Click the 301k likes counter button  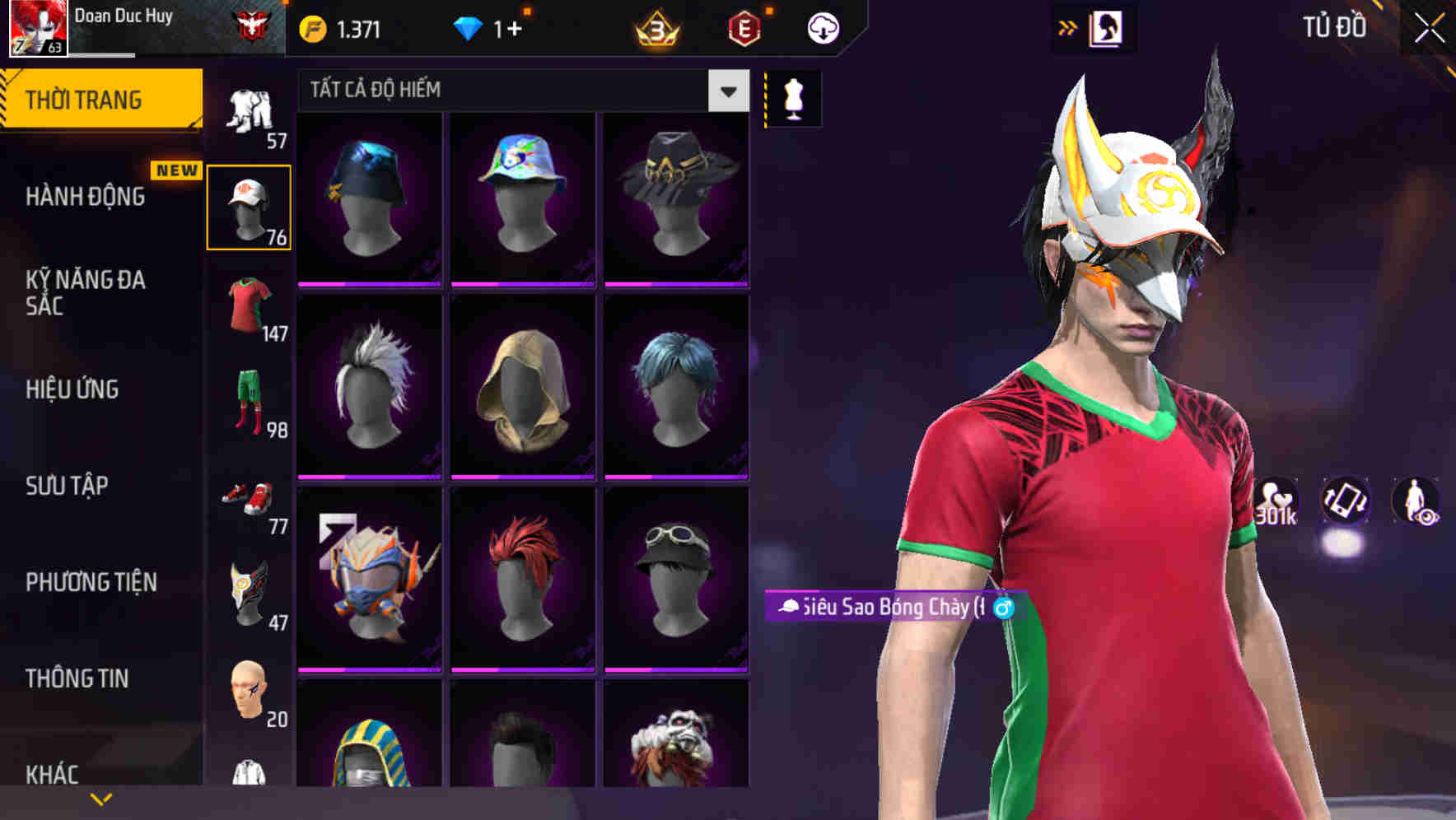(1276, 503)
